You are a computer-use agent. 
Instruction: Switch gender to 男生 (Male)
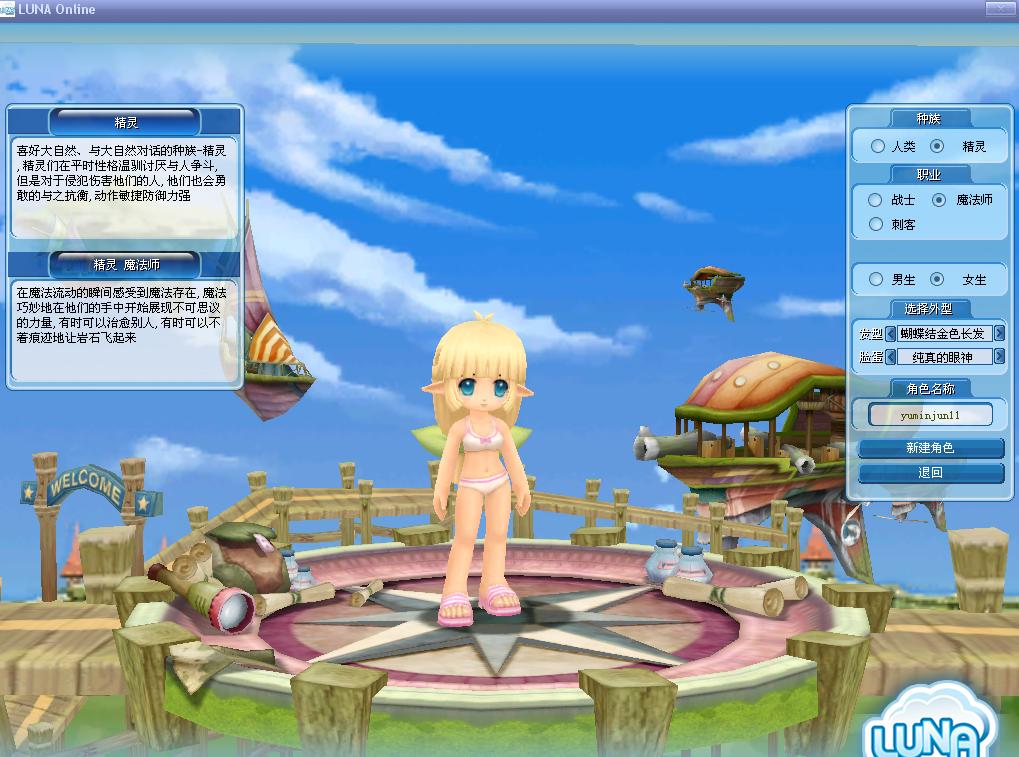click(x=876, y=280)
